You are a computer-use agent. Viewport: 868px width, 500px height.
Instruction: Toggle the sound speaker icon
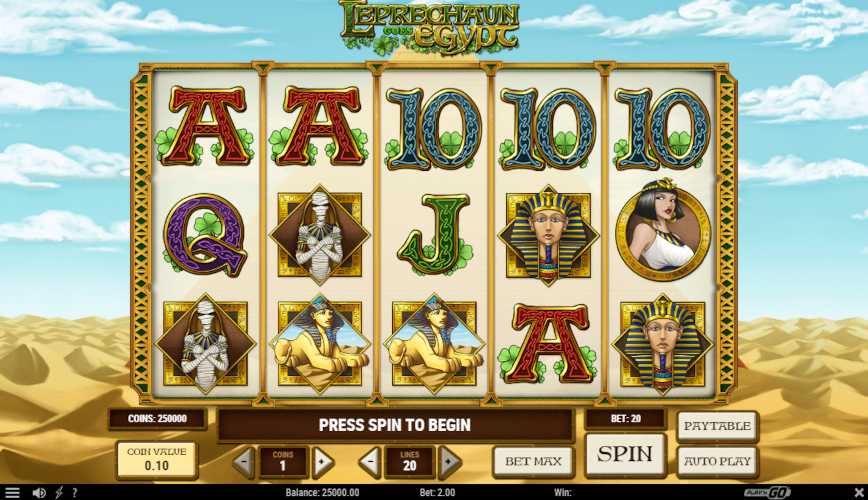click(39, 492)
